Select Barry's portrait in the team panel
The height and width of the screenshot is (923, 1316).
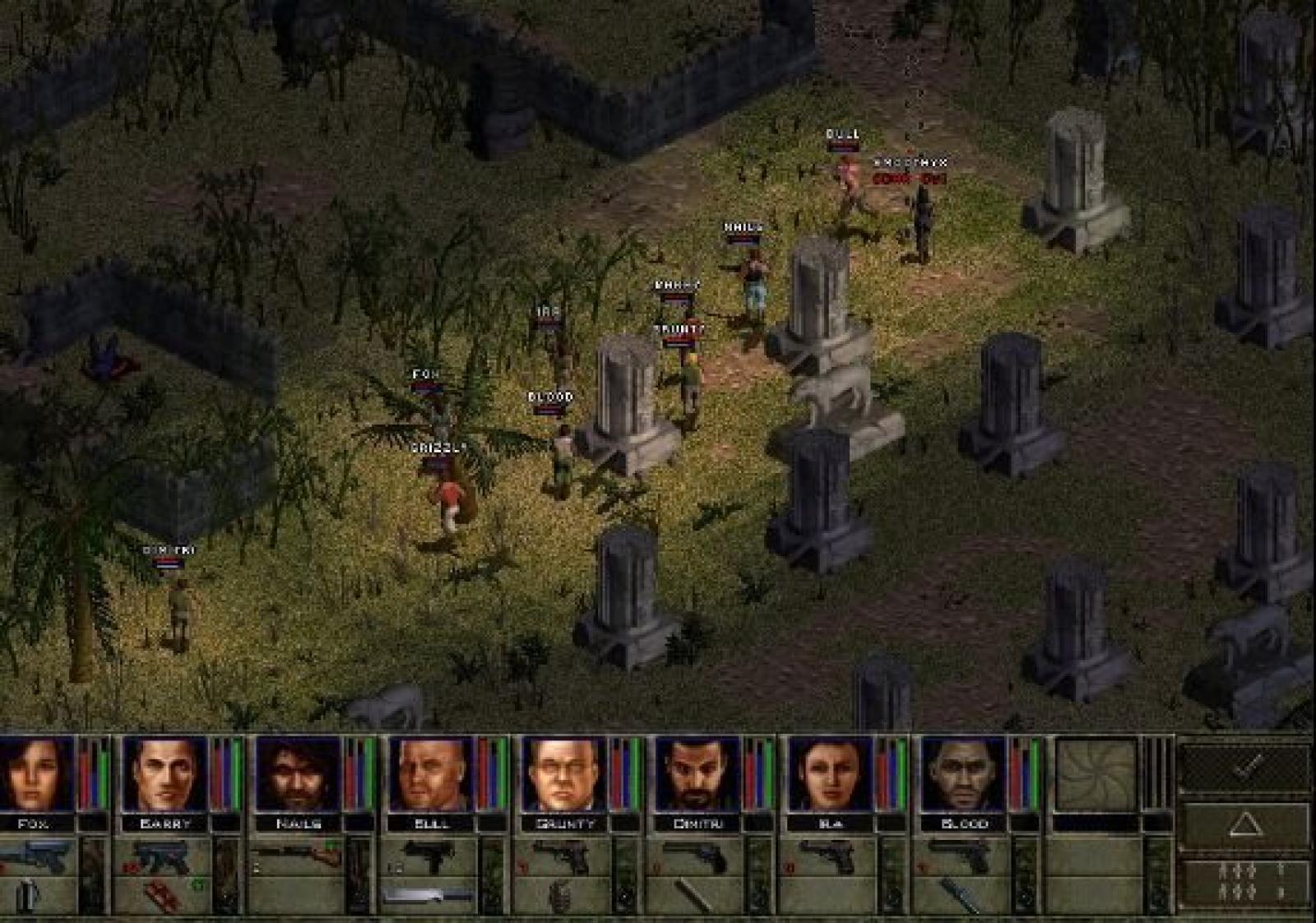(164, 773)
